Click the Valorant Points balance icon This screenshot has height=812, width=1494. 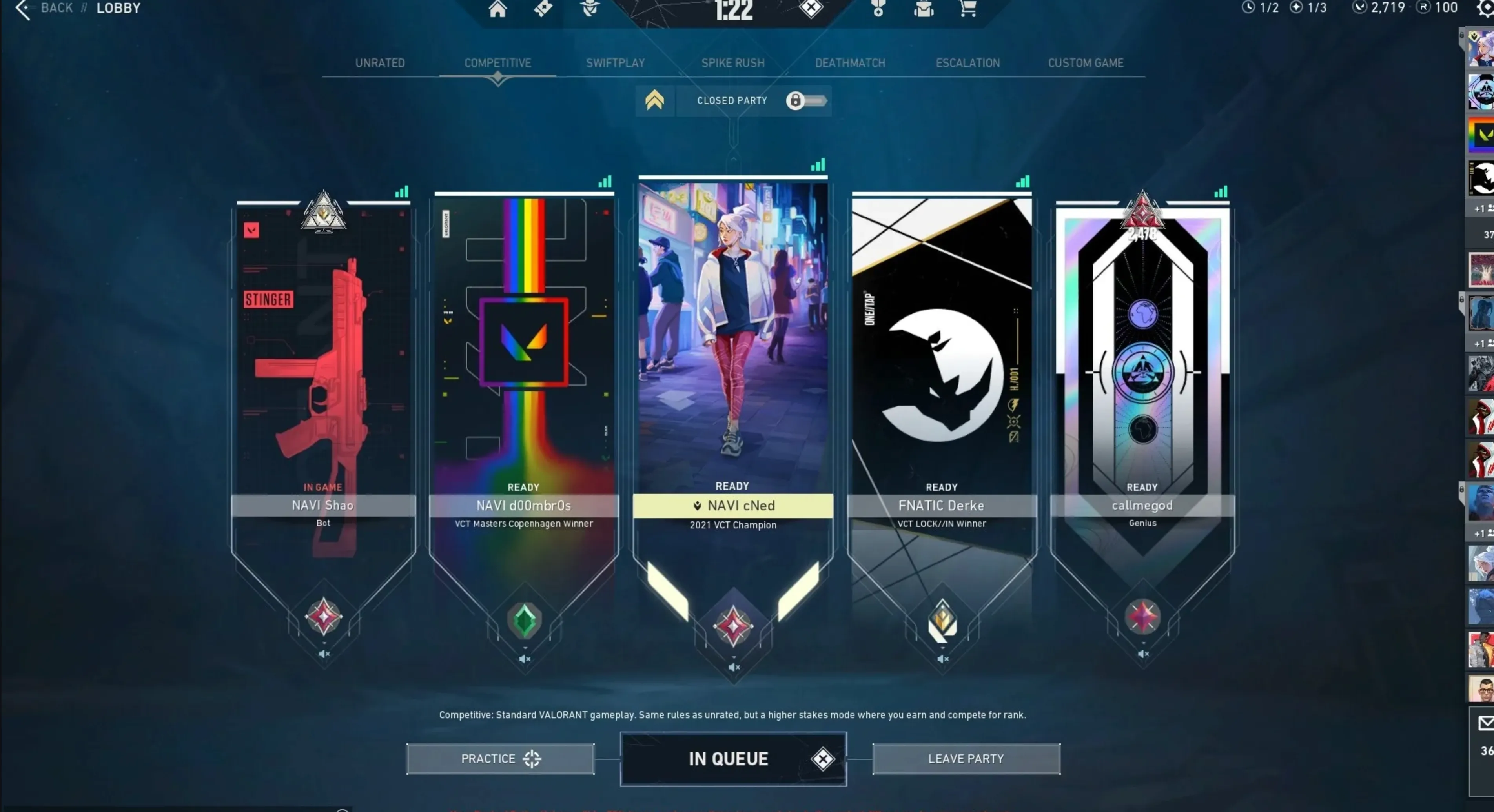(1360, 7)
